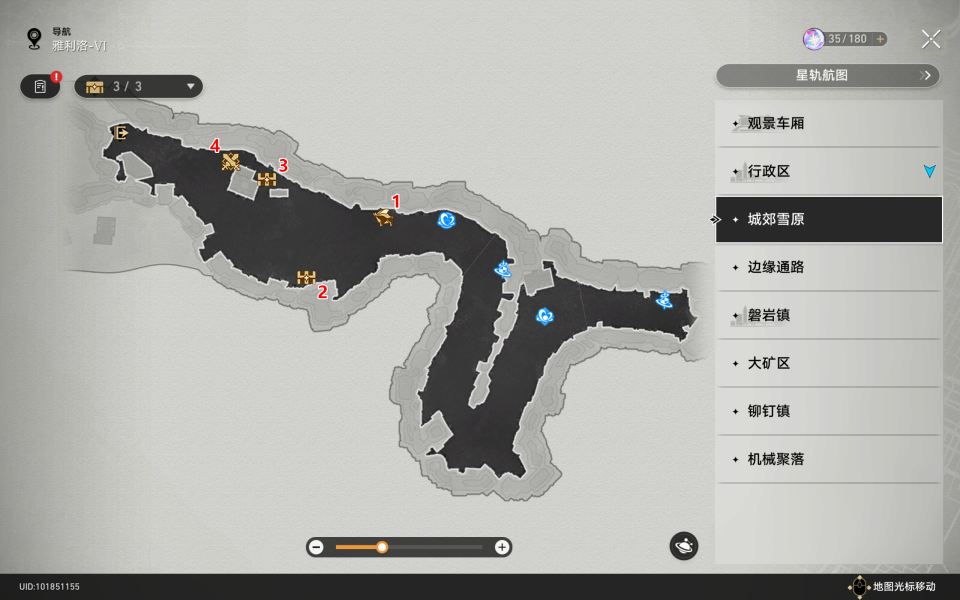Click the orange map zoom slider handle

click(382, 547)
